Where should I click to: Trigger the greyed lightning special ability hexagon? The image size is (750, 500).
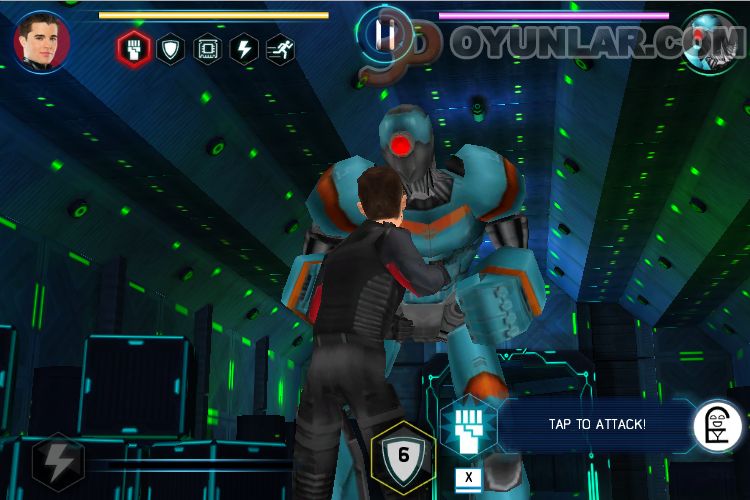tap(57, 462)
